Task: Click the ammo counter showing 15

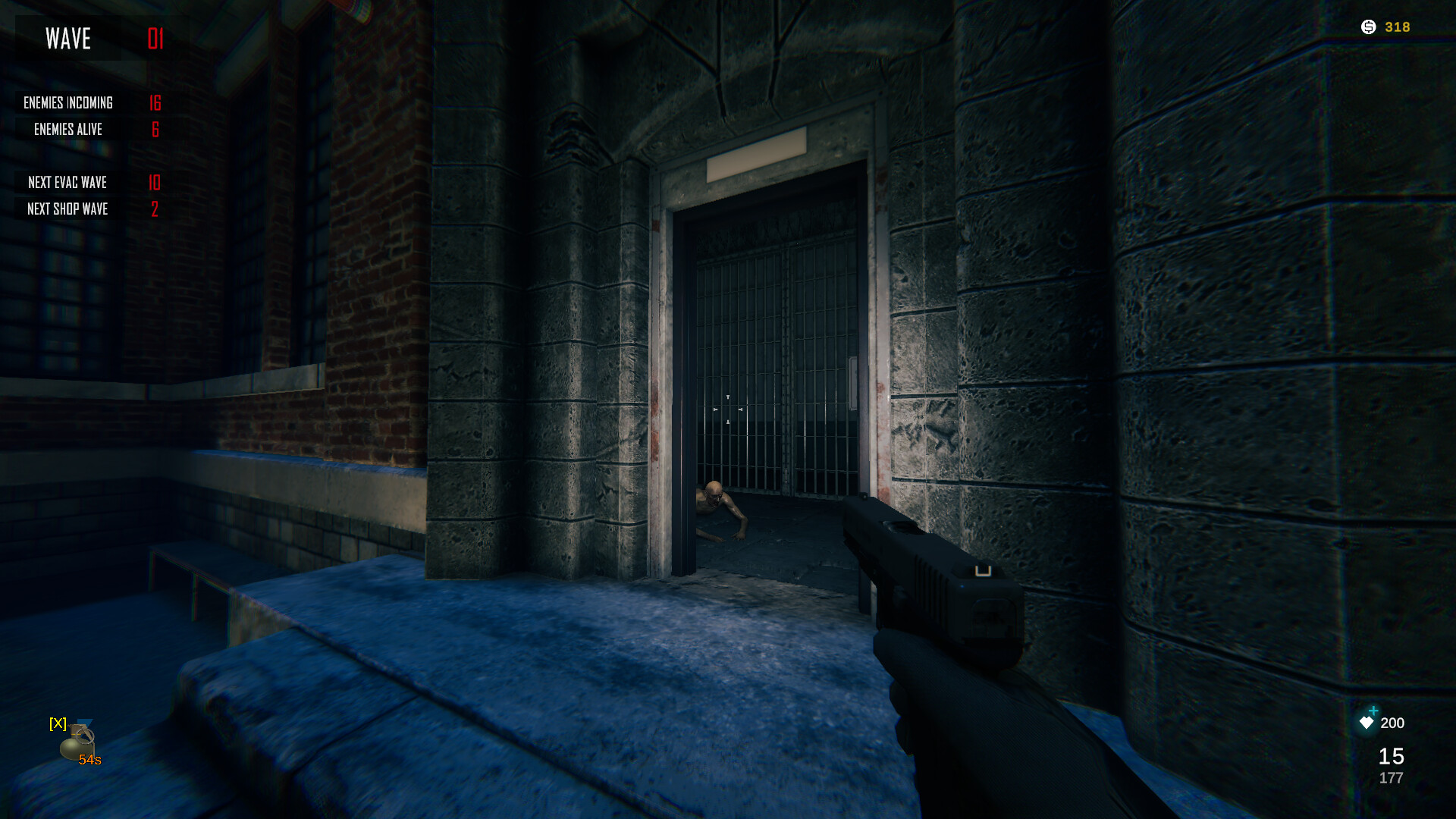Action: 1390,757
